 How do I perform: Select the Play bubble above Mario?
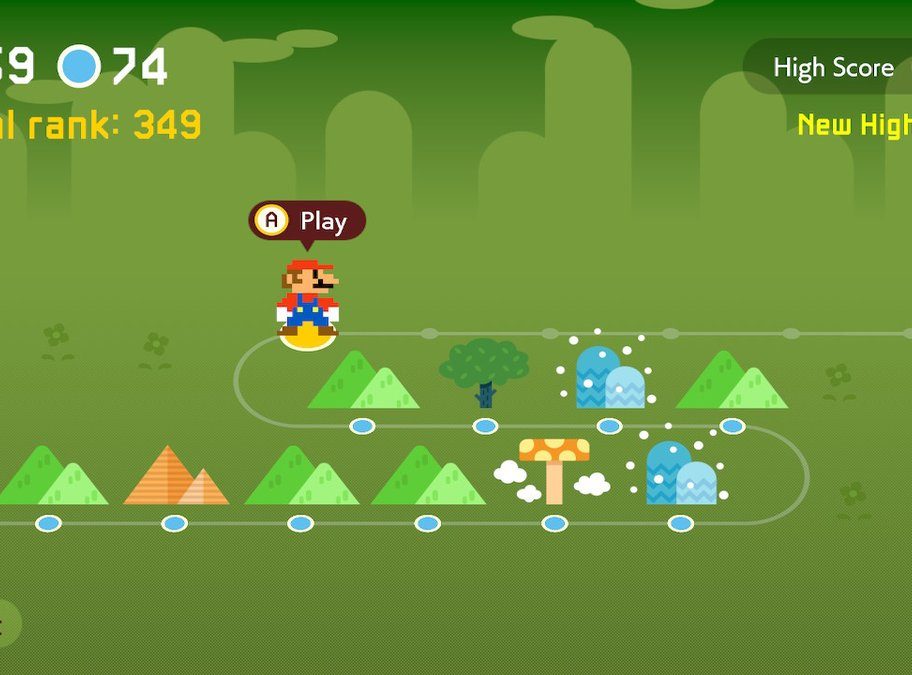point(307,221)
